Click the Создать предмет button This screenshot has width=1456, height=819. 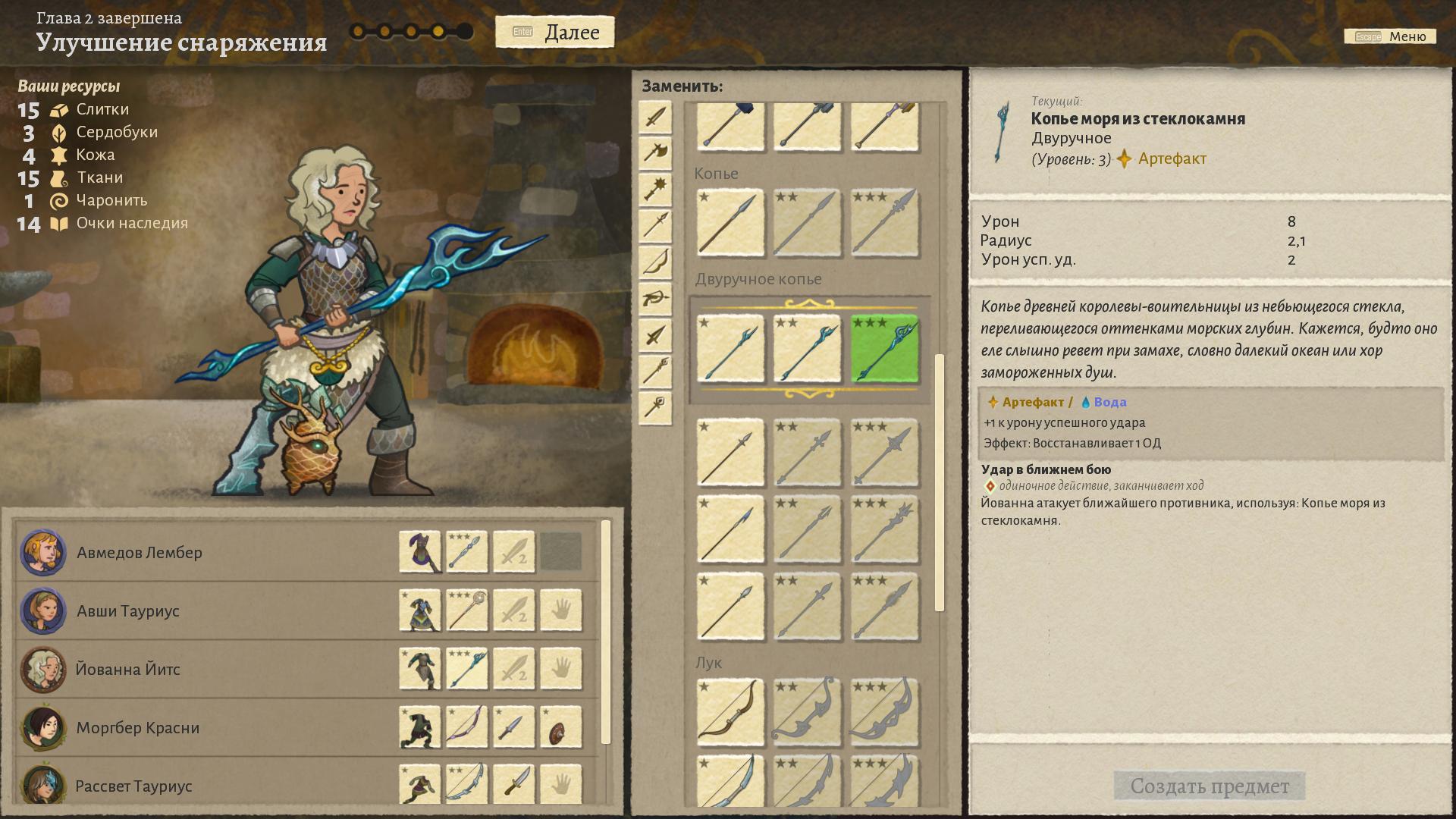[1209, 786]
